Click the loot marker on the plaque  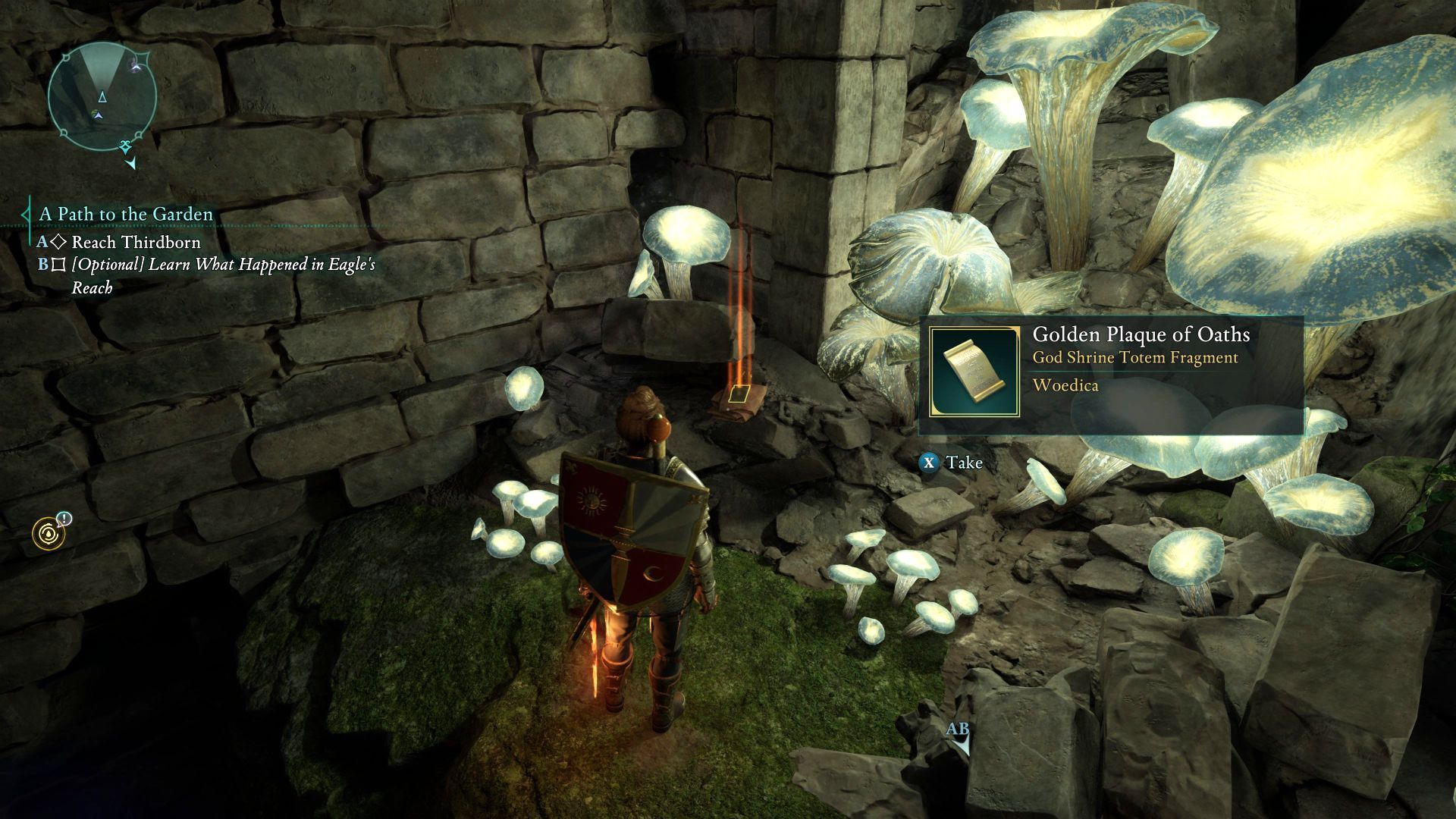click(x=738, y=394)
